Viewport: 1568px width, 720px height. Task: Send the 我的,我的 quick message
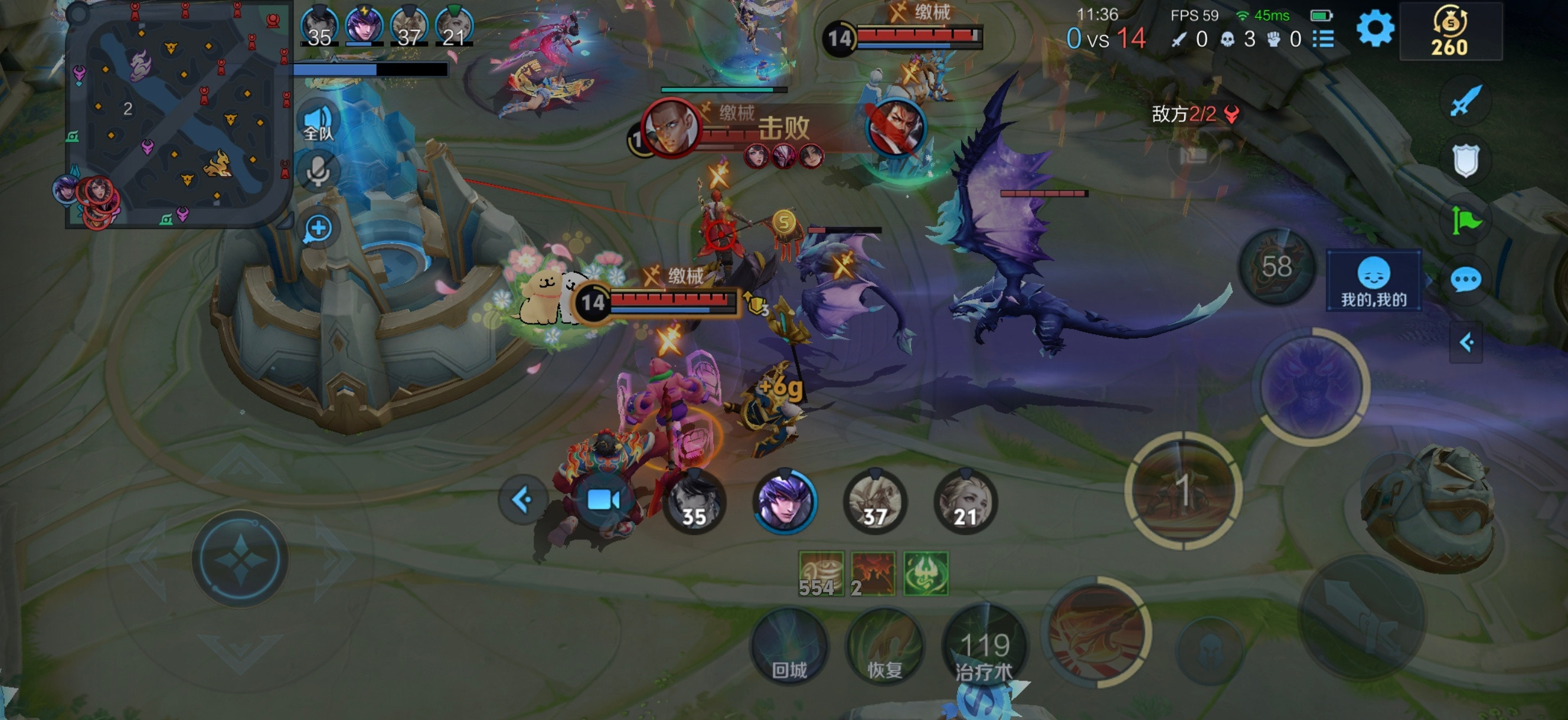click(1373, 281)
